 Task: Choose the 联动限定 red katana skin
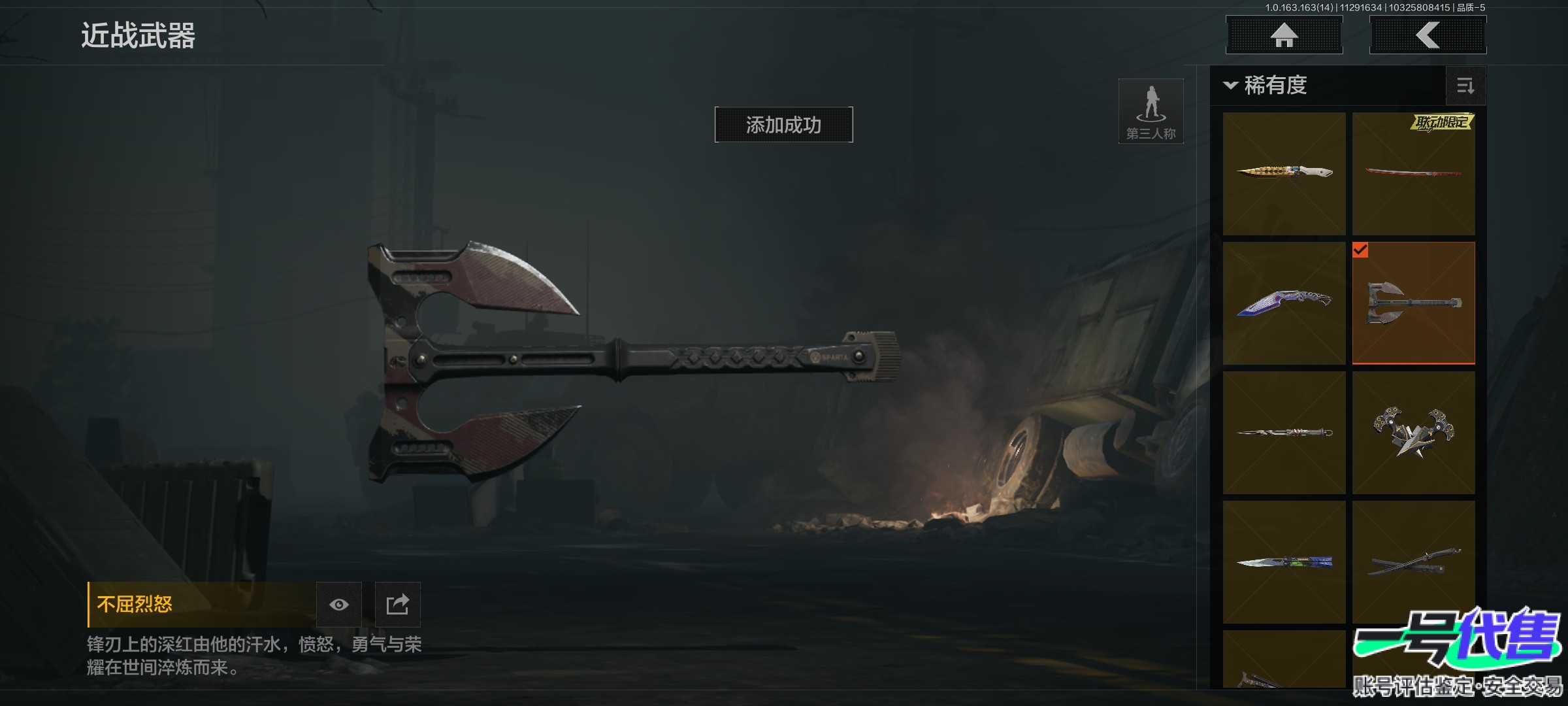(x=1413, y=173)
